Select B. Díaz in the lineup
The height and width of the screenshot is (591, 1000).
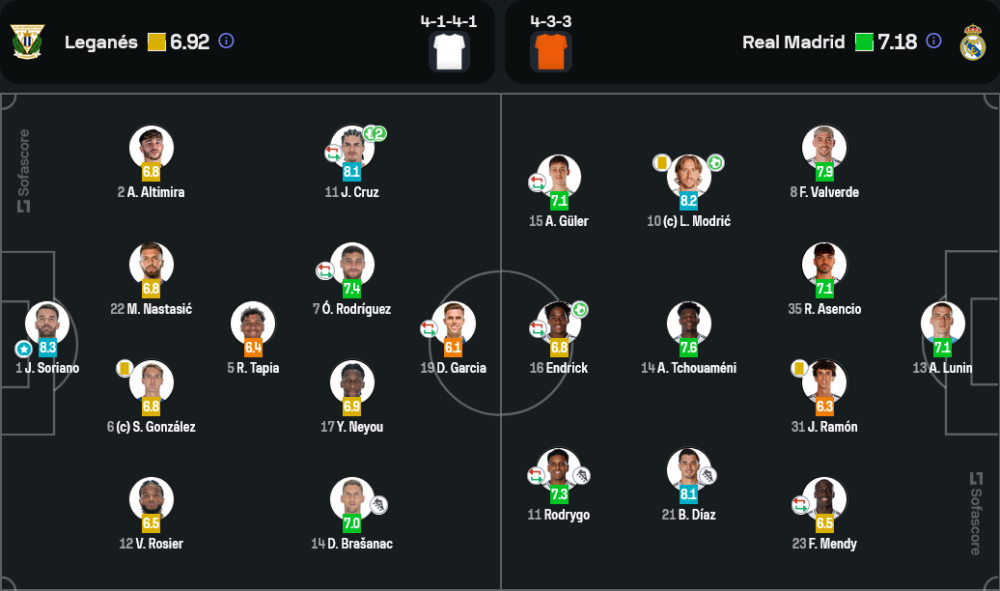coord(688,470)
